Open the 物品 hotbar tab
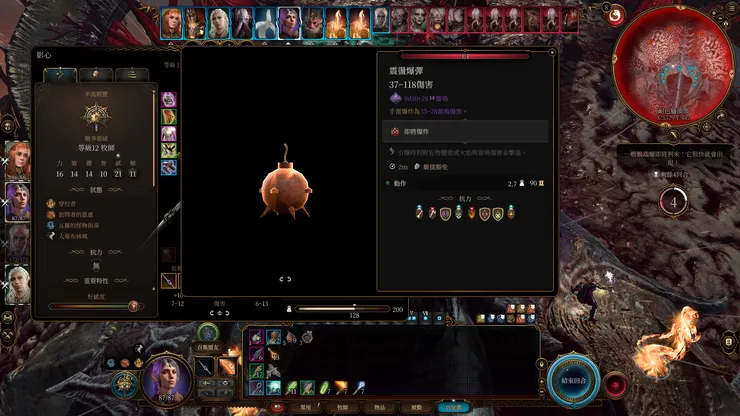 [x=379, y=408]
